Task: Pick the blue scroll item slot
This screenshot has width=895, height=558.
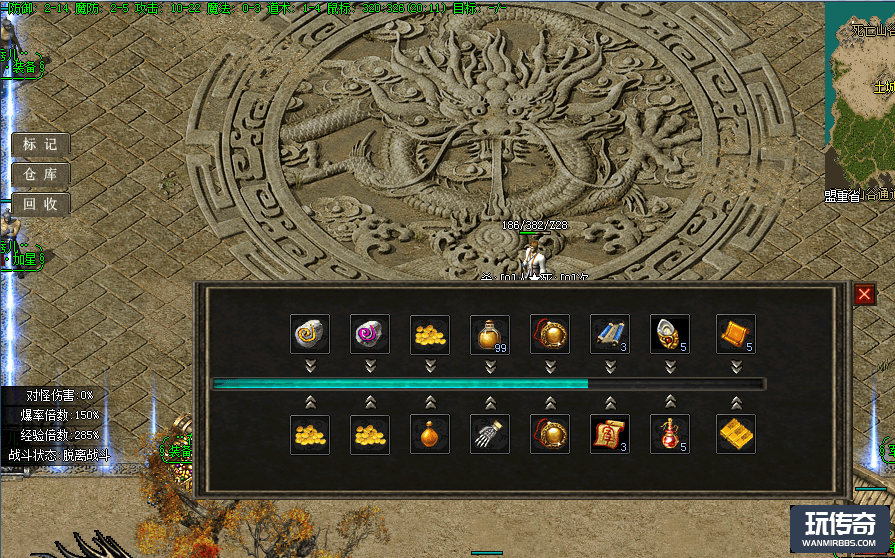Action: [x=610, y=334]
